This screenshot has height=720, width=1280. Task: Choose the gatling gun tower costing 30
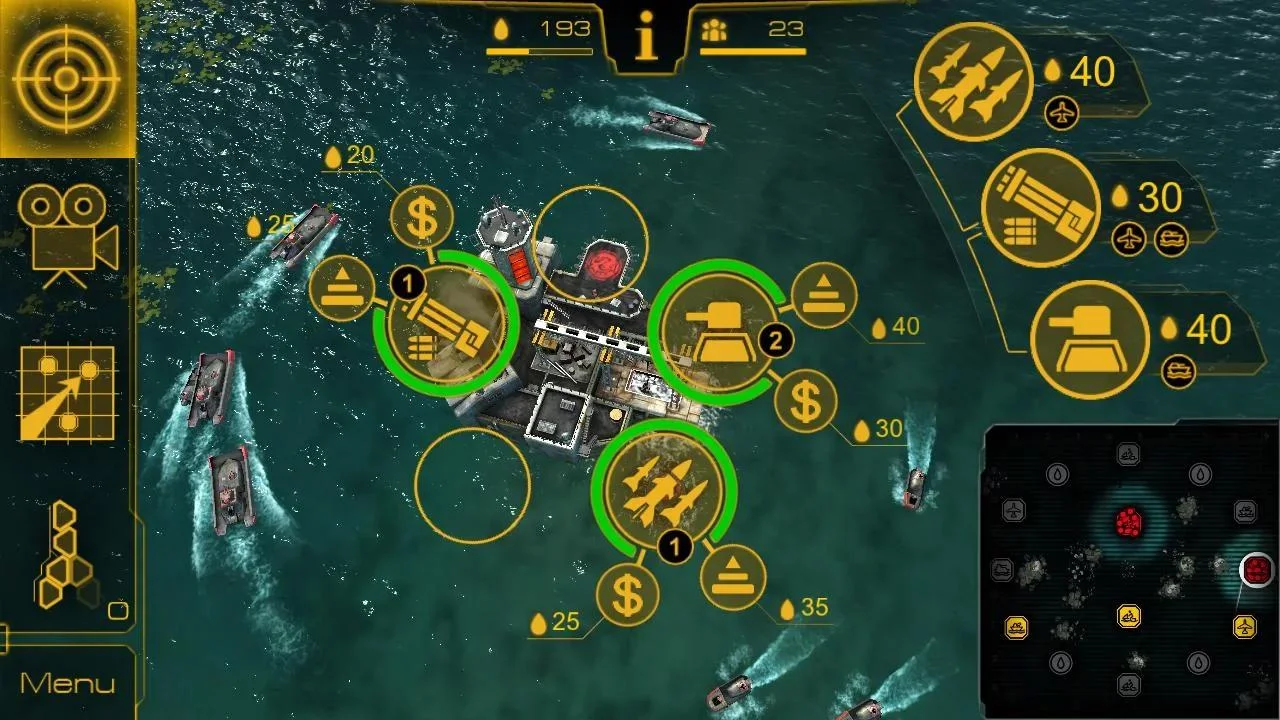click(1040, 207)
